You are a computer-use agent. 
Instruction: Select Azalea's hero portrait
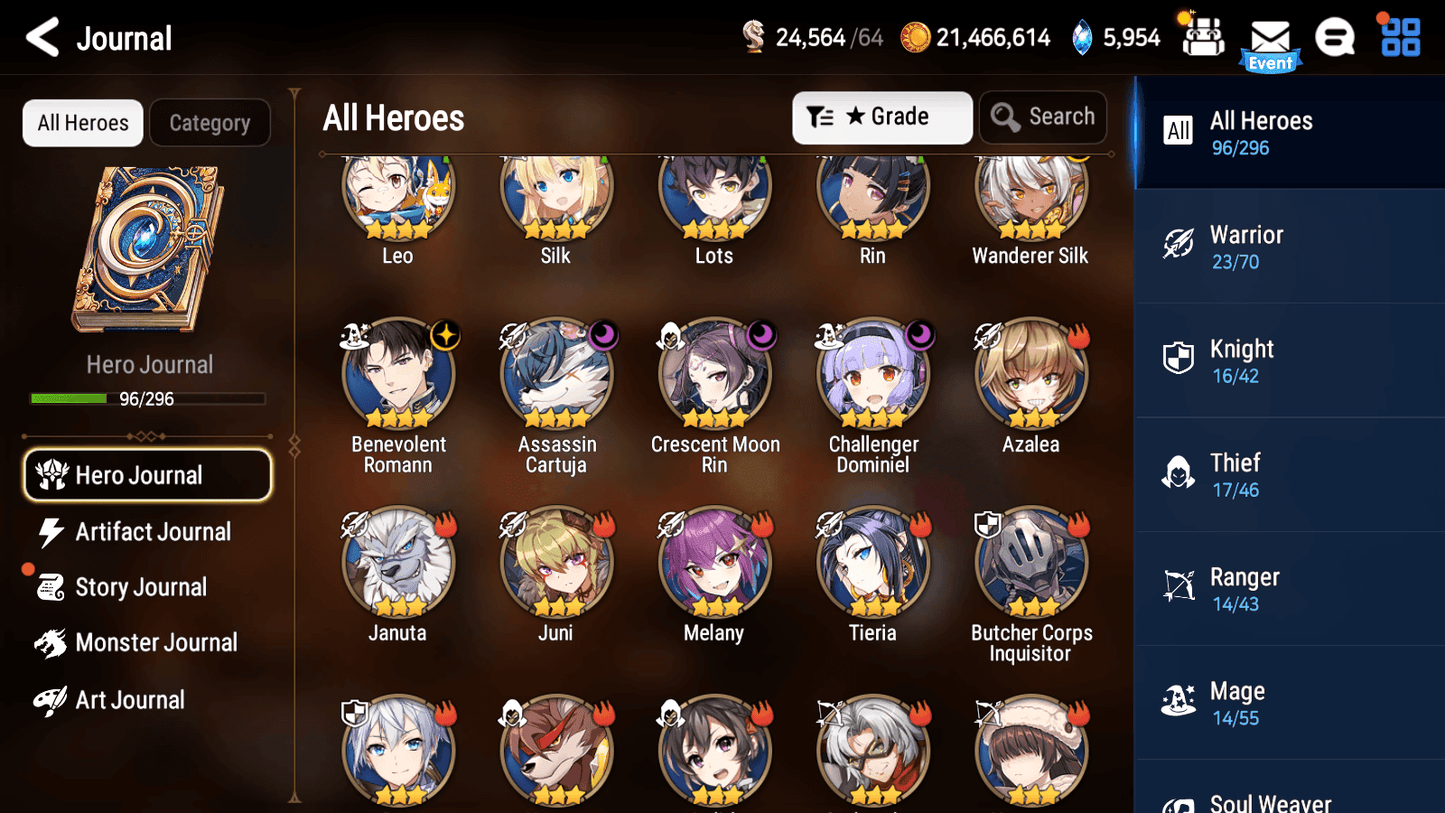point(1030,373)
